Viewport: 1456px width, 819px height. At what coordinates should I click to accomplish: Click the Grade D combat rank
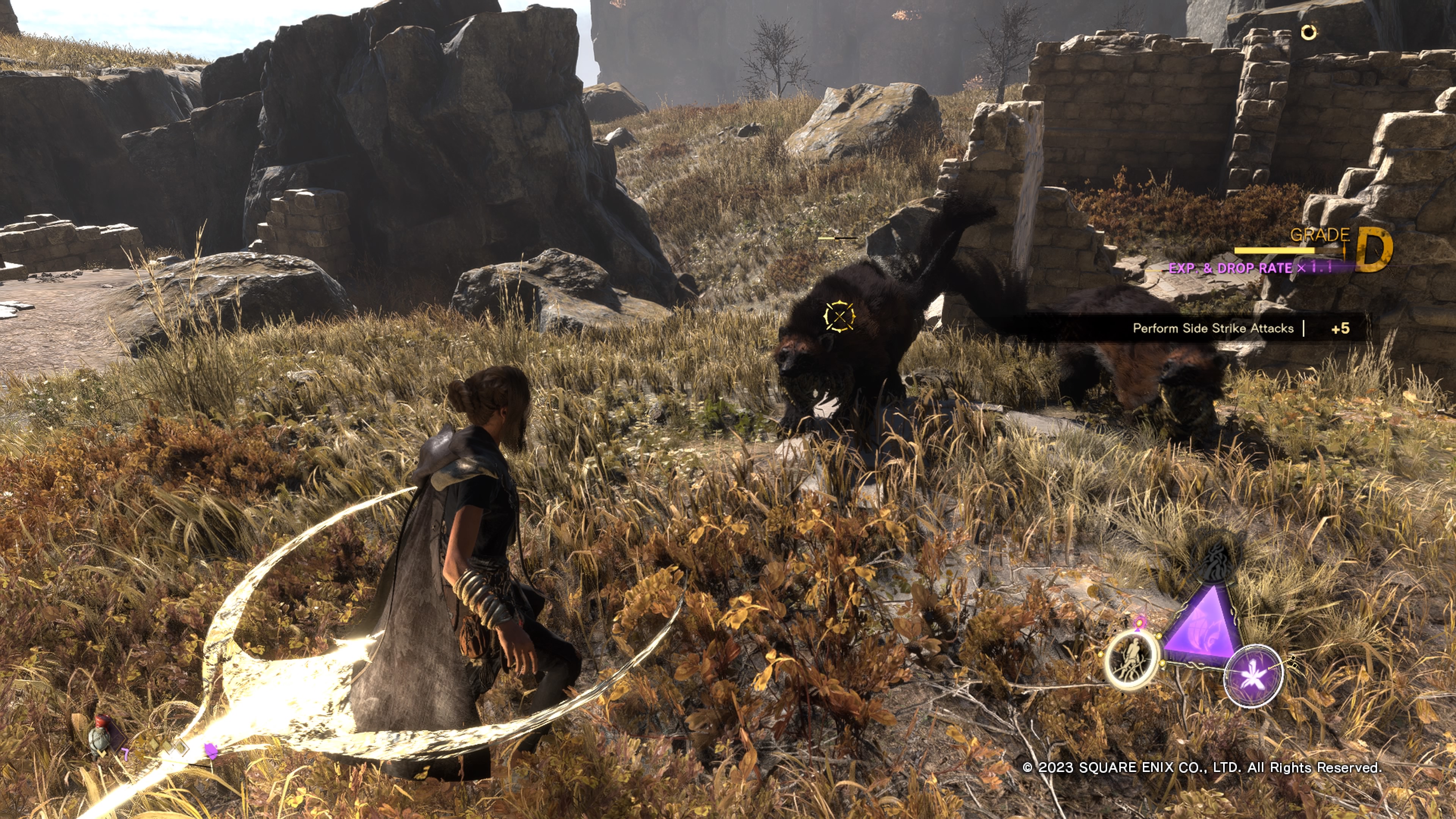[1374, 249]
